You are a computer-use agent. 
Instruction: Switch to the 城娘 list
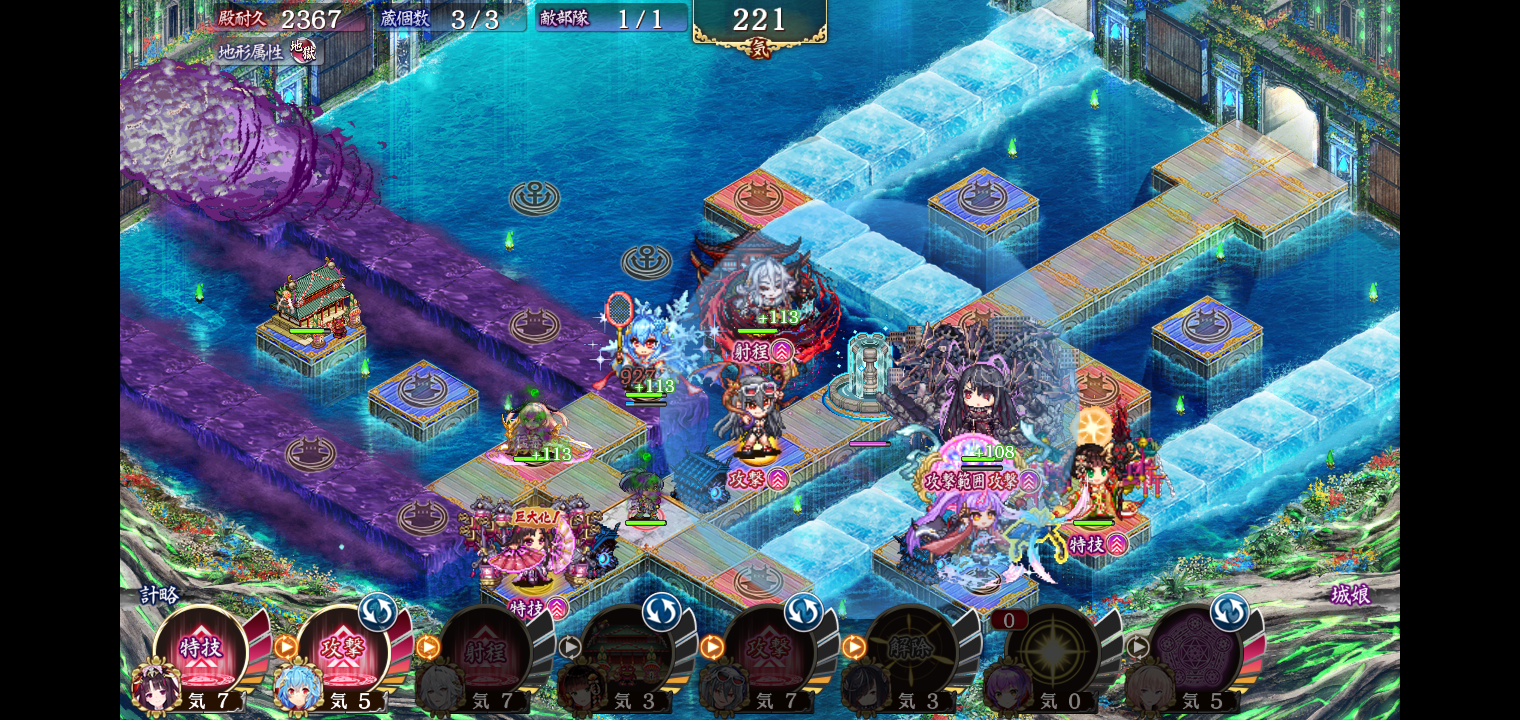click(1349, 595)
